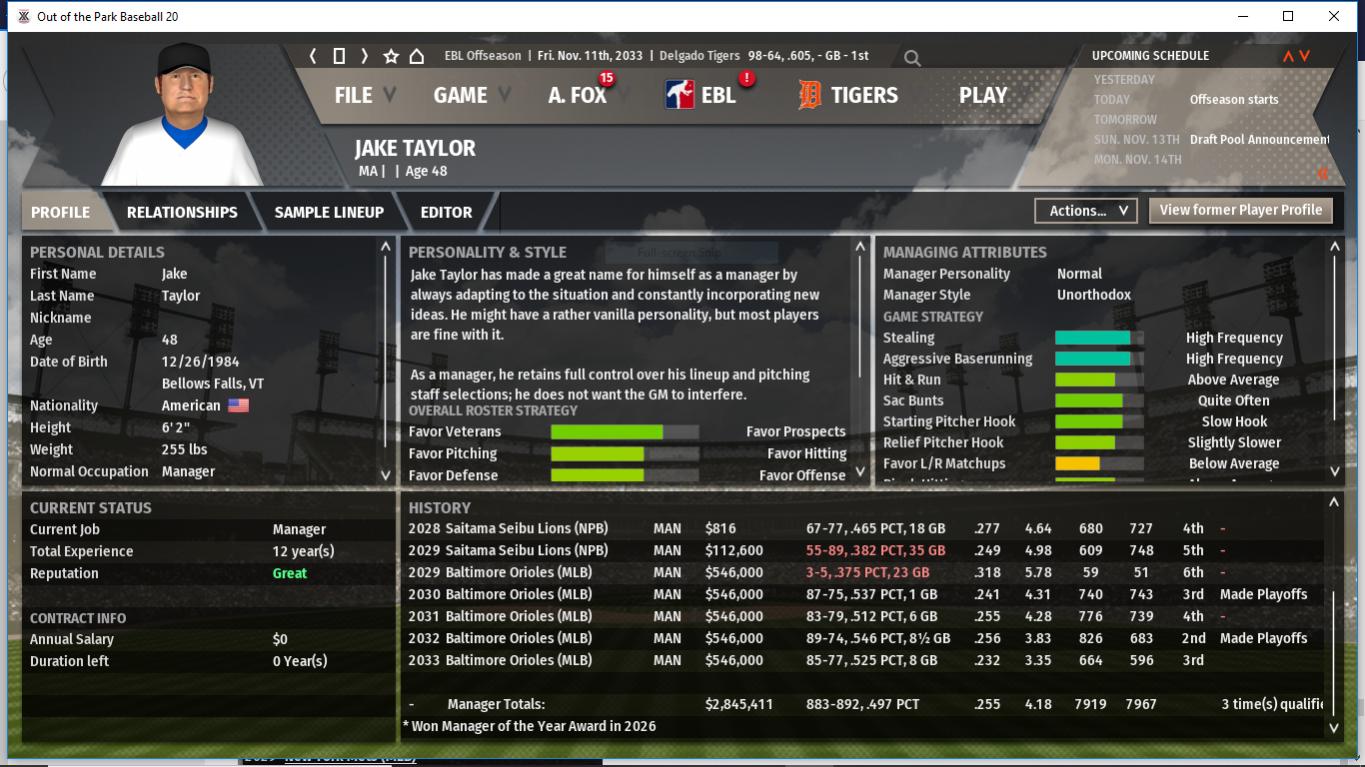Navigate forward with the right arrow
Image resolution: width=1365 pixels, height=767 pixels.
pyautogui.click(x=365, y=56)
